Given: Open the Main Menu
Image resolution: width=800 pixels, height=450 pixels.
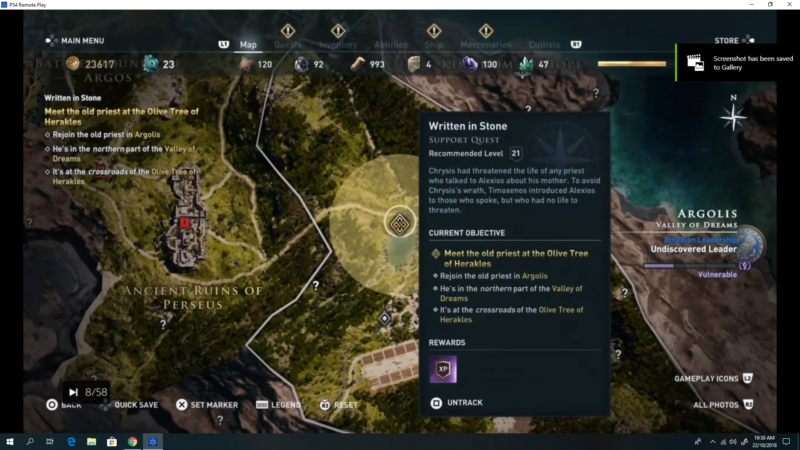Looking at the screenshot, I should [76, 41].
